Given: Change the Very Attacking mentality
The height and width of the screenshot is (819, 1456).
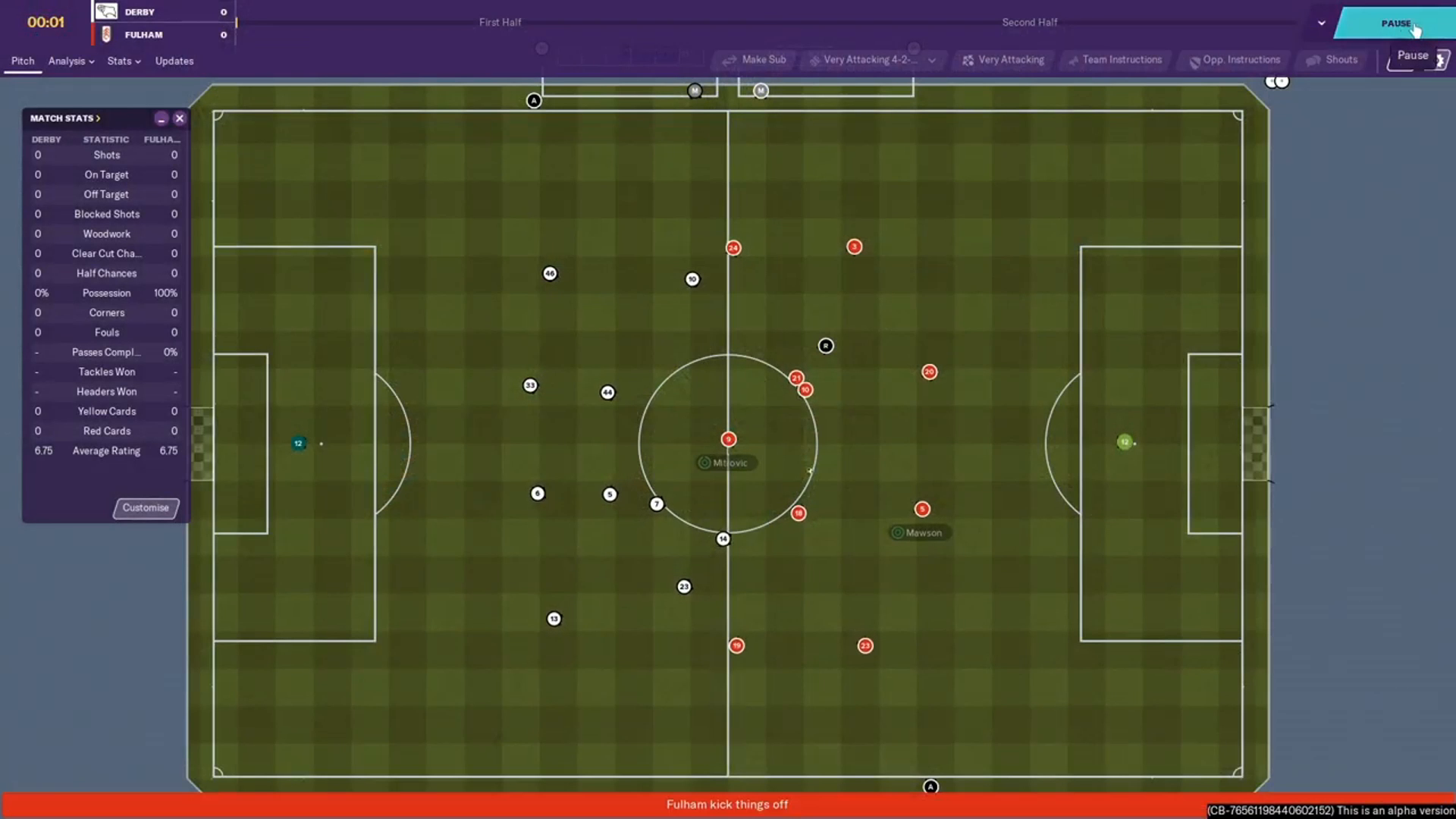Looking at the screenshot, I should [x=1003, y=60].
